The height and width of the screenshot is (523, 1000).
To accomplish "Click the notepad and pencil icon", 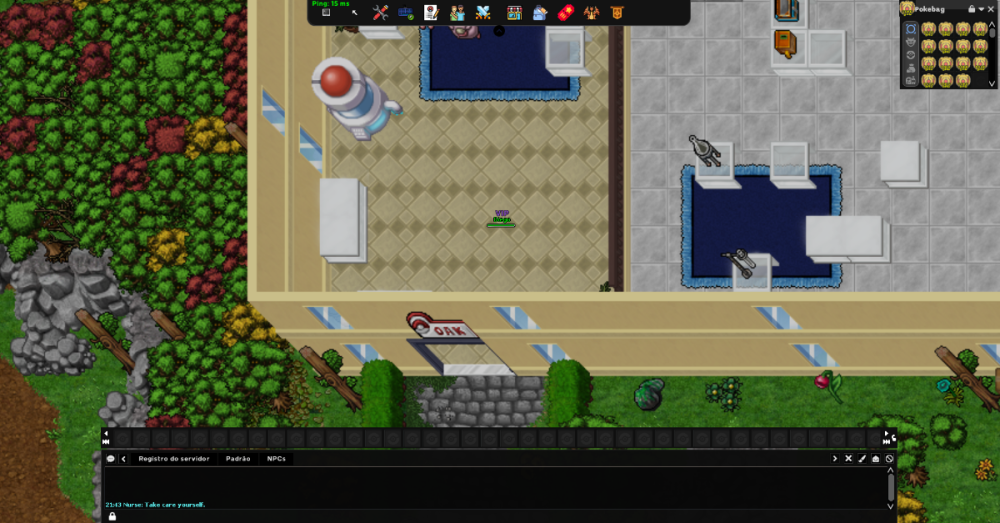I will (431, 13).
